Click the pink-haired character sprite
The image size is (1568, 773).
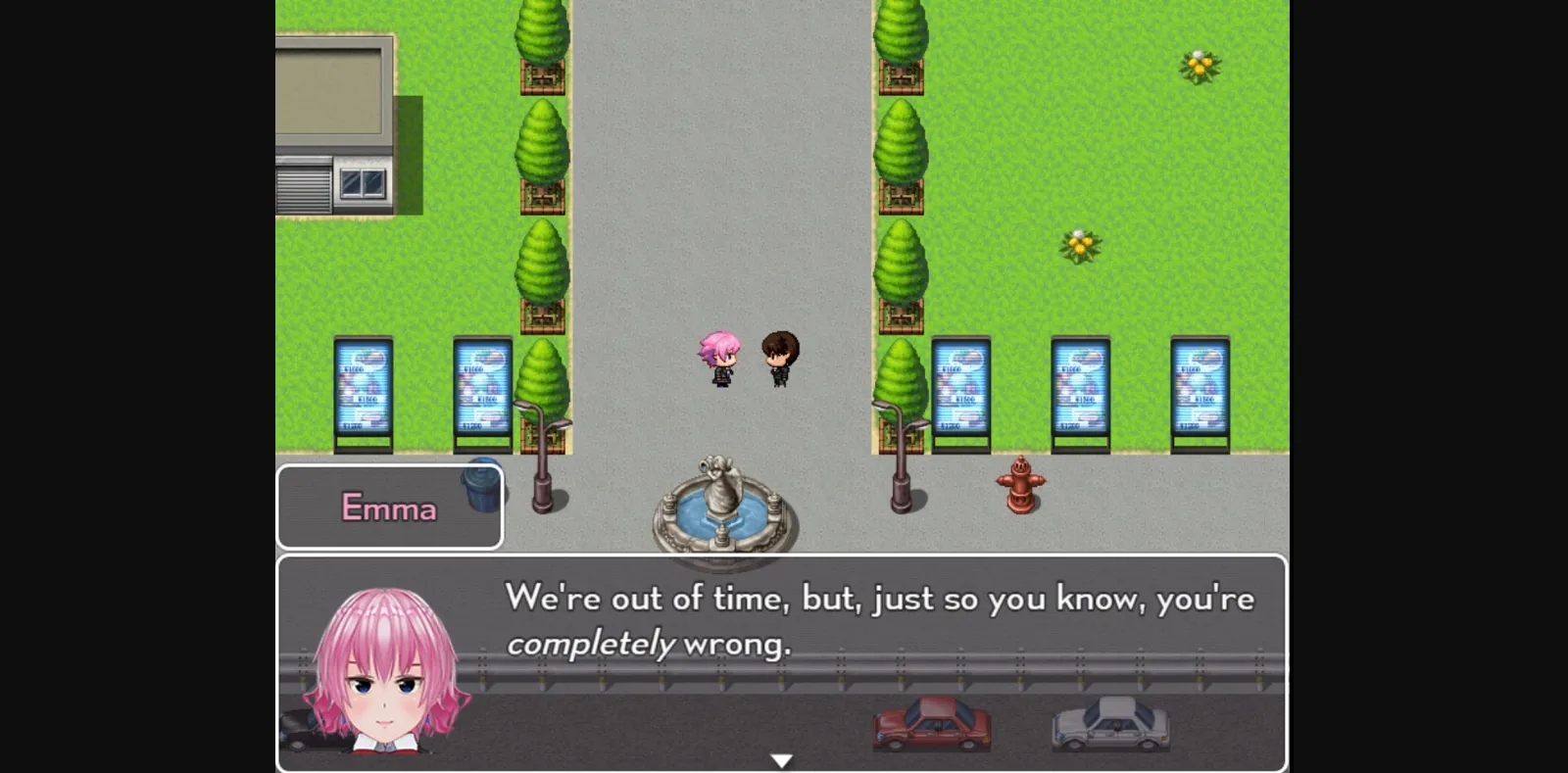tap(720, 361)
